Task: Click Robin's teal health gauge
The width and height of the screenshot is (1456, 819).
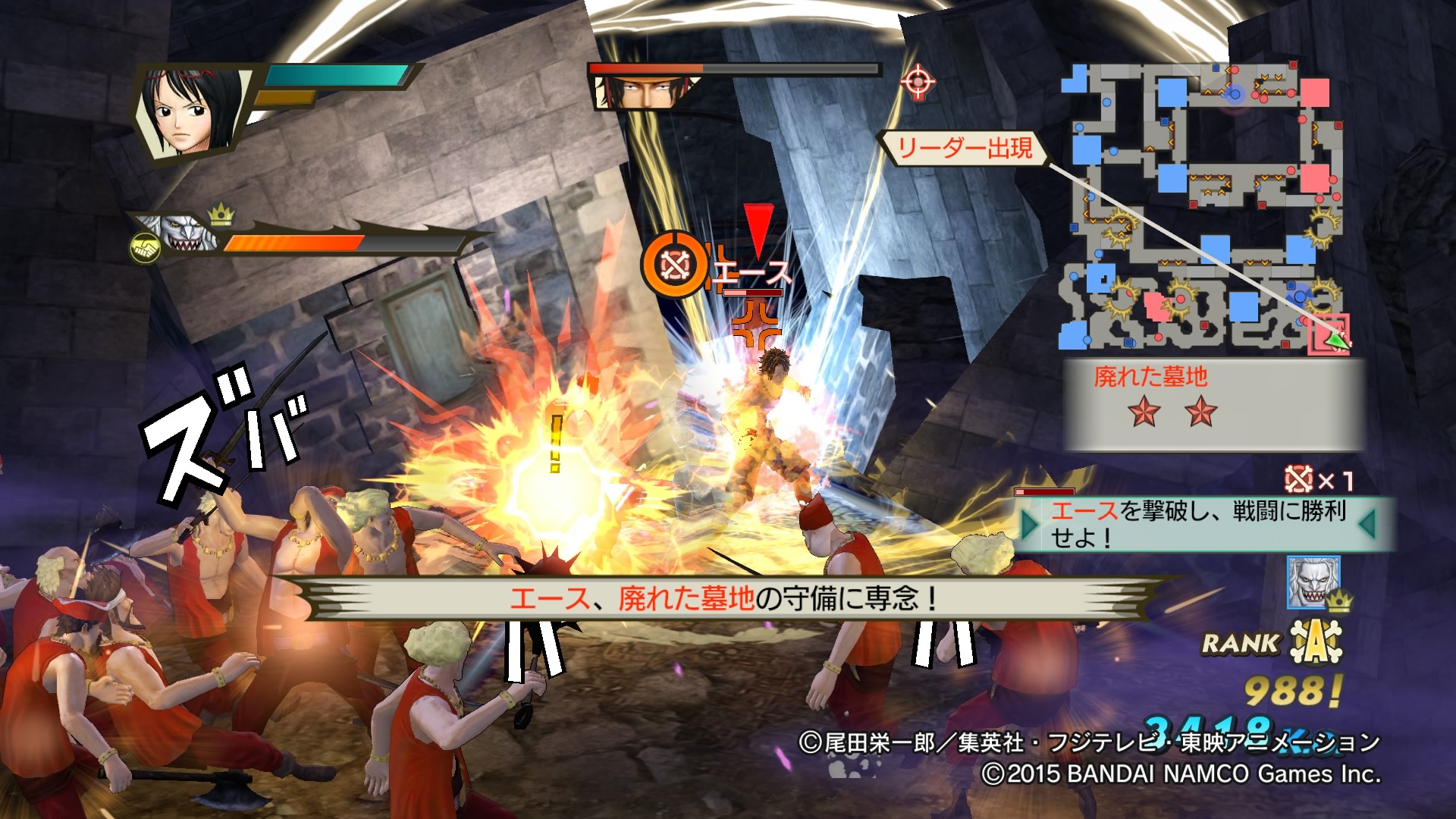Action: (334, 76)
